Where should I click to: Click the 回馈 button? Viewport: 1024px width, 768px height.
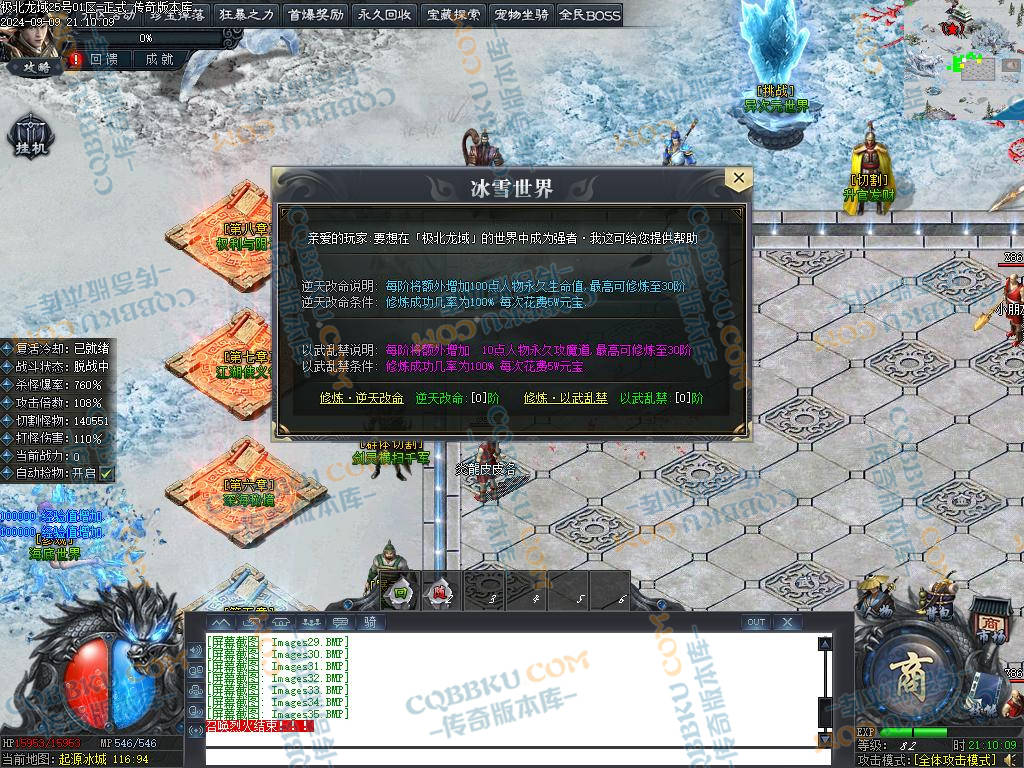(x=104, y=60)
